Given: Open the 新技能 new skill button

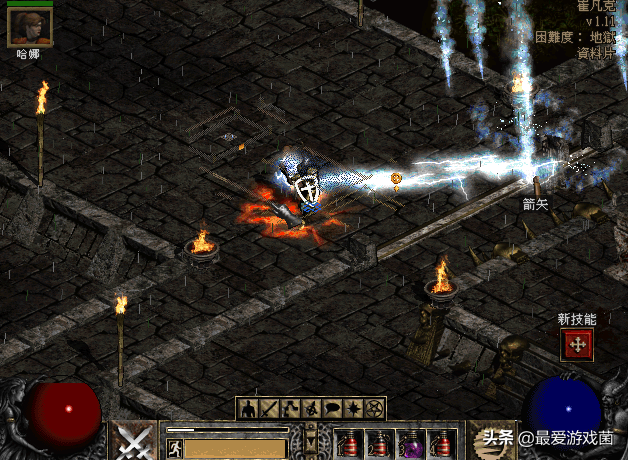Looking at the screenshot, I should coord(577,345).
